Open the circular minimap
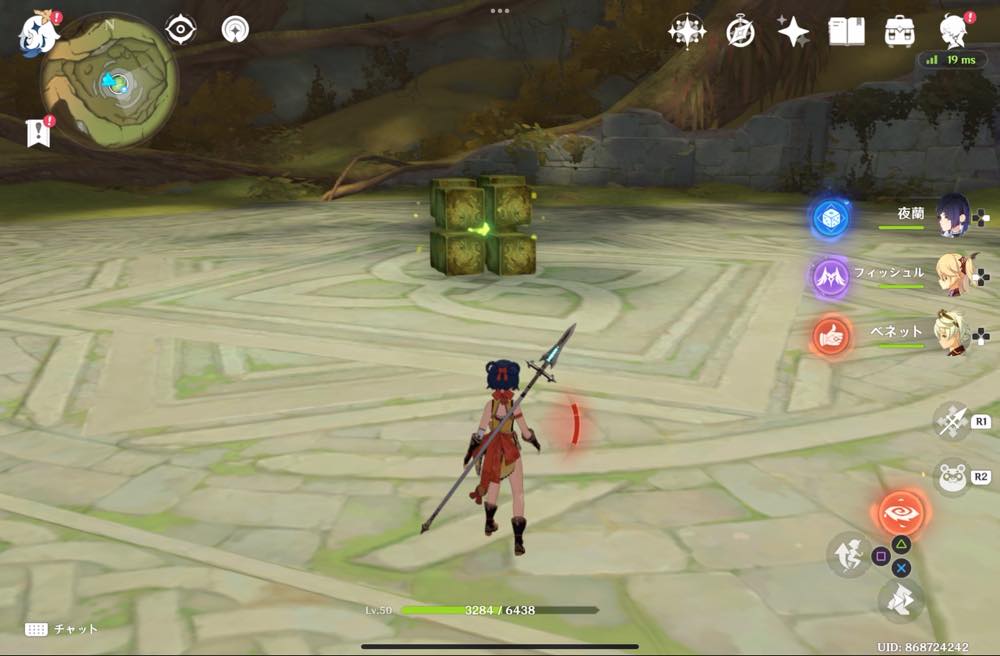Viewport: 1000px width, 656px height. tap(109, 80)
